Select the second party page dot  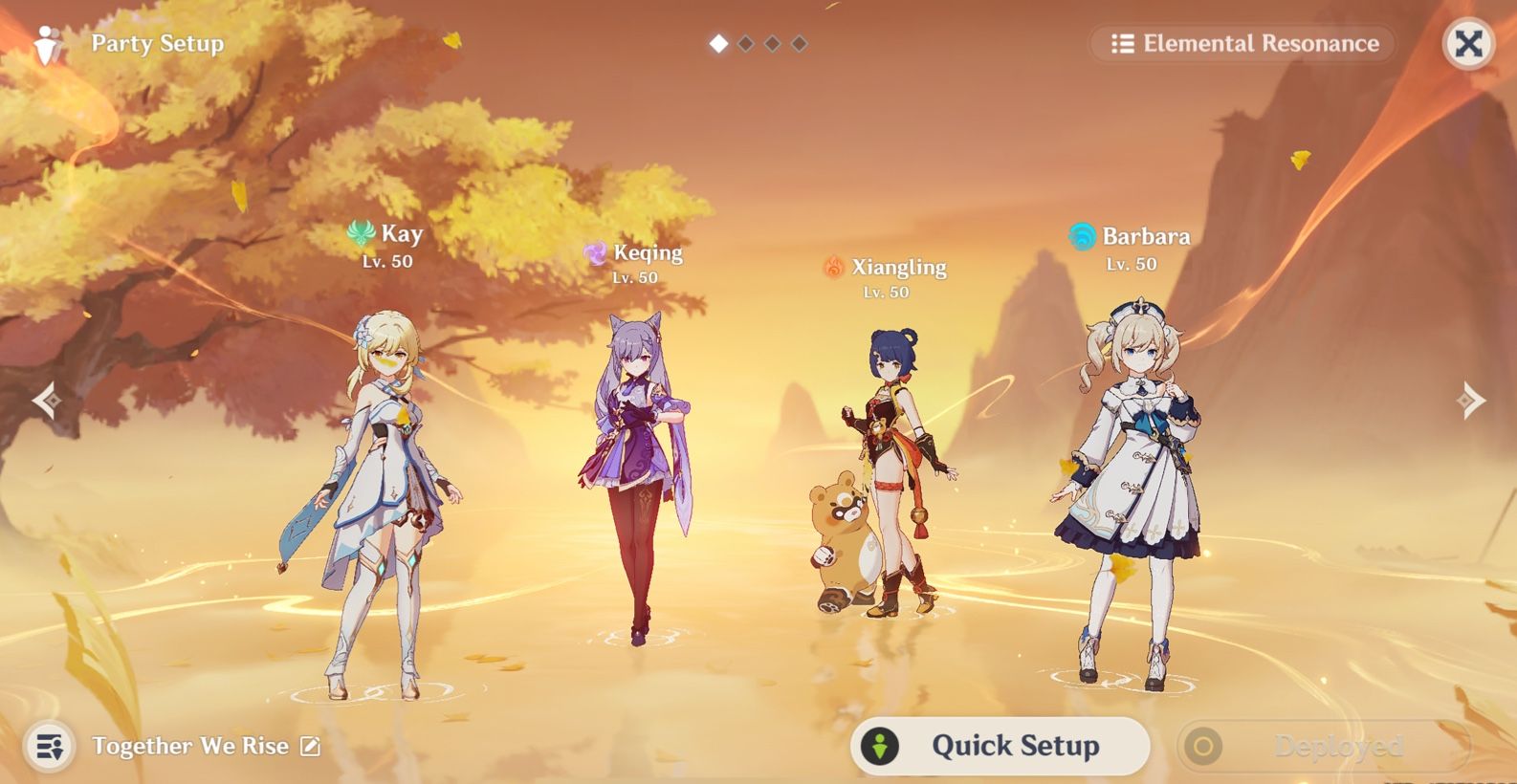pyautogui.click(x=745, y=43)
